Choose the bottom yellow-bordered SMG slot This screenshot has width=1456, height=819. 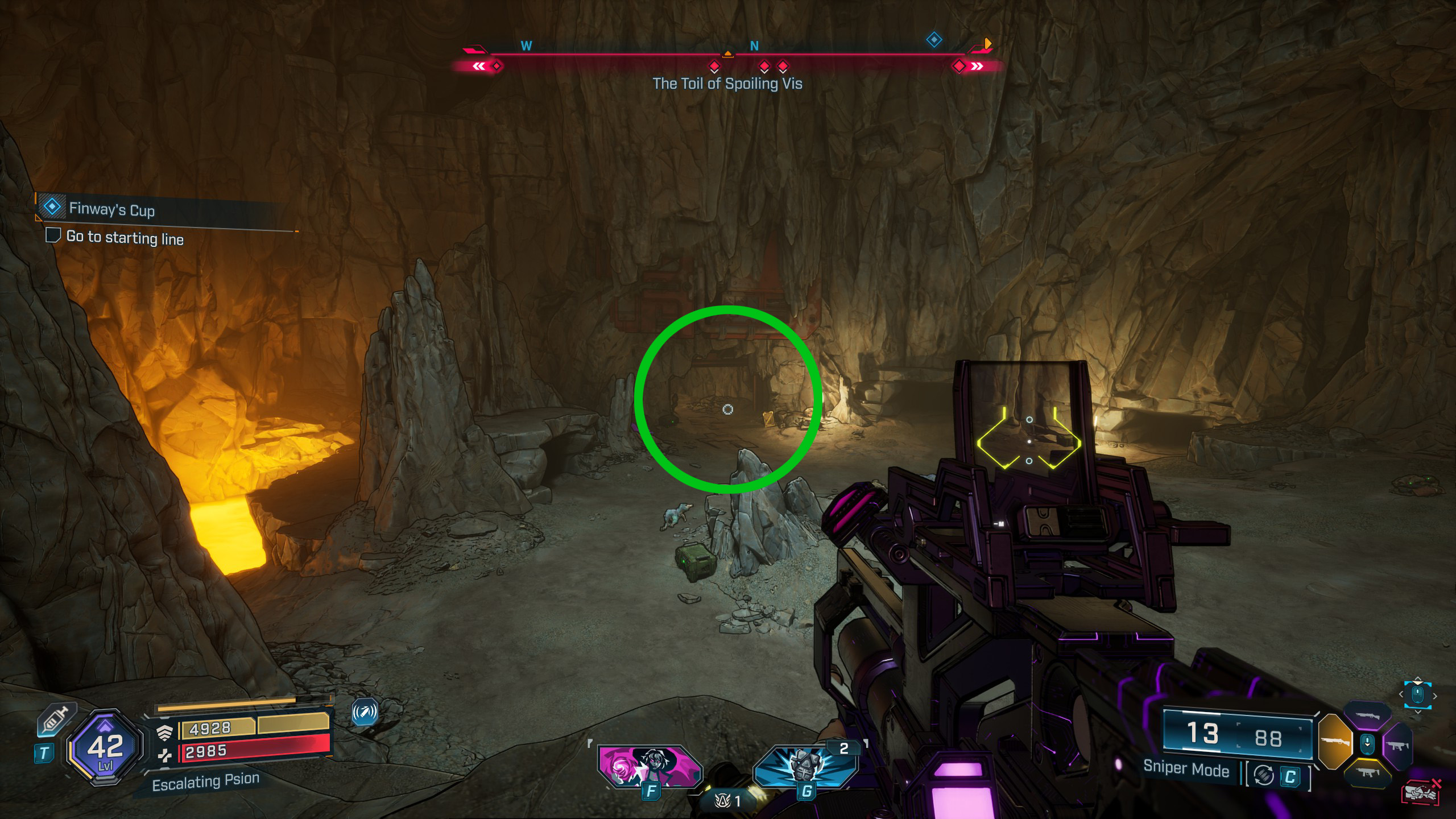[1367, 772]
